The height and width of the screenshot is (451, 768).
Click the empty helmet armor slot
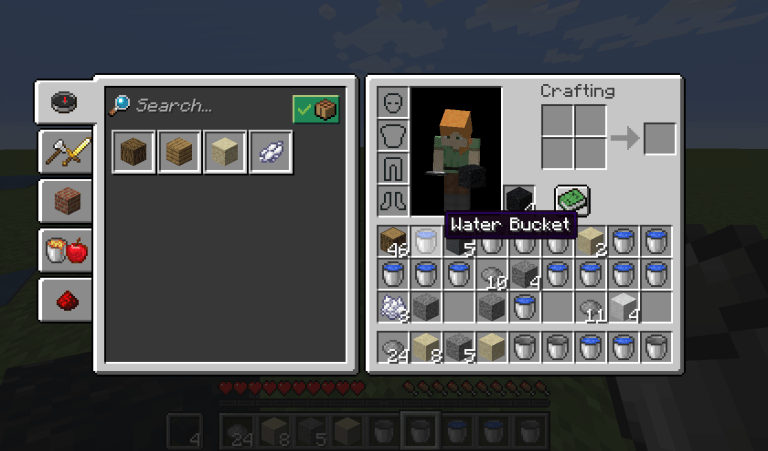(394, 103)
